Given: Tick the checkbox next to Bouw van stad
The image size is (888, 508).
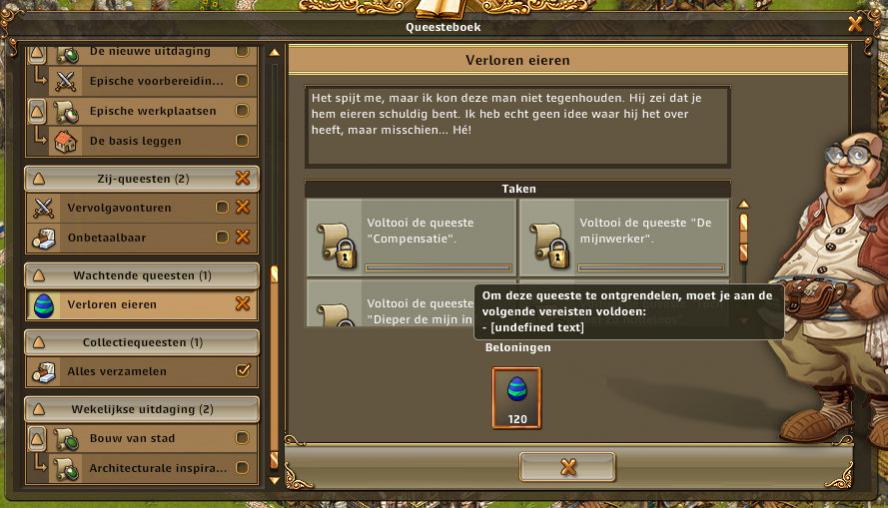Looking at the screenshot, I should 242,438.
